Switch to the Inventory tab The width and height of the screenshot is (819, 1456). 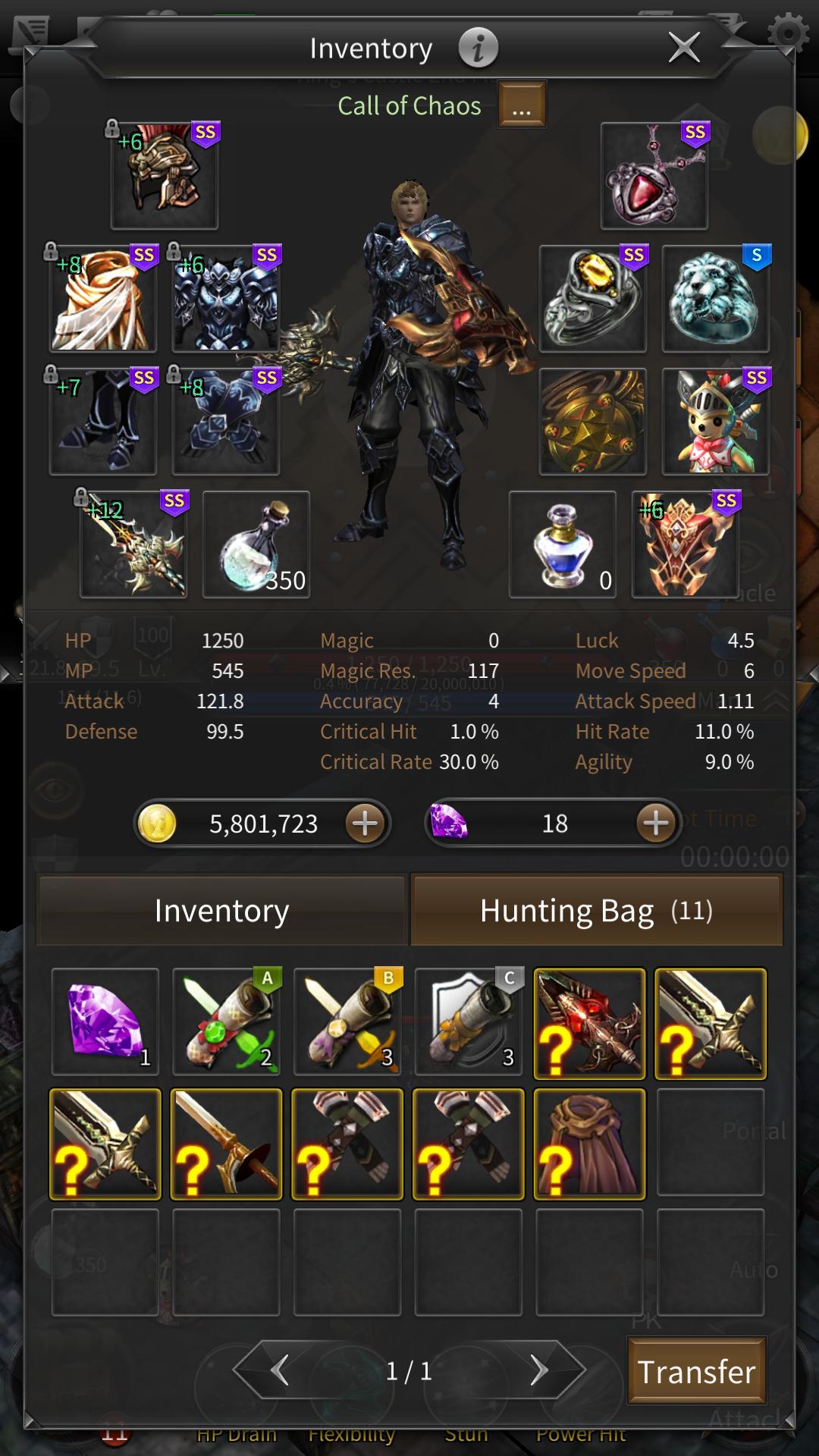[221, 910]
